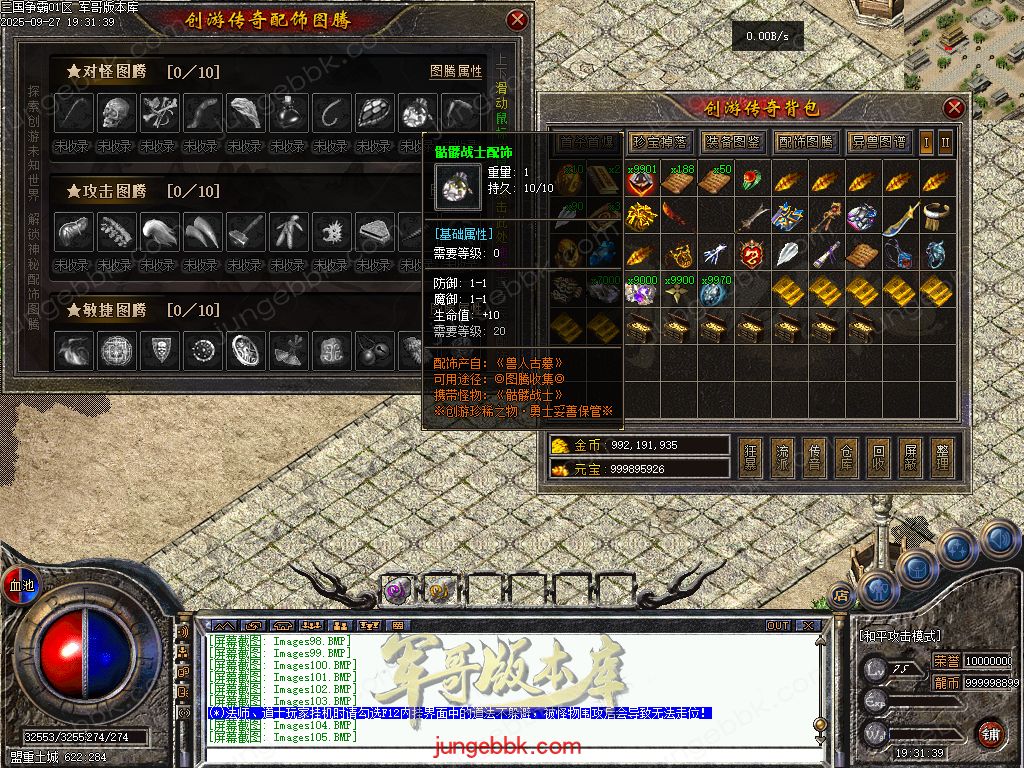Click the 仓库 warehouse button
Viewport: 1024px width, 768px height.
click(847, 457)
